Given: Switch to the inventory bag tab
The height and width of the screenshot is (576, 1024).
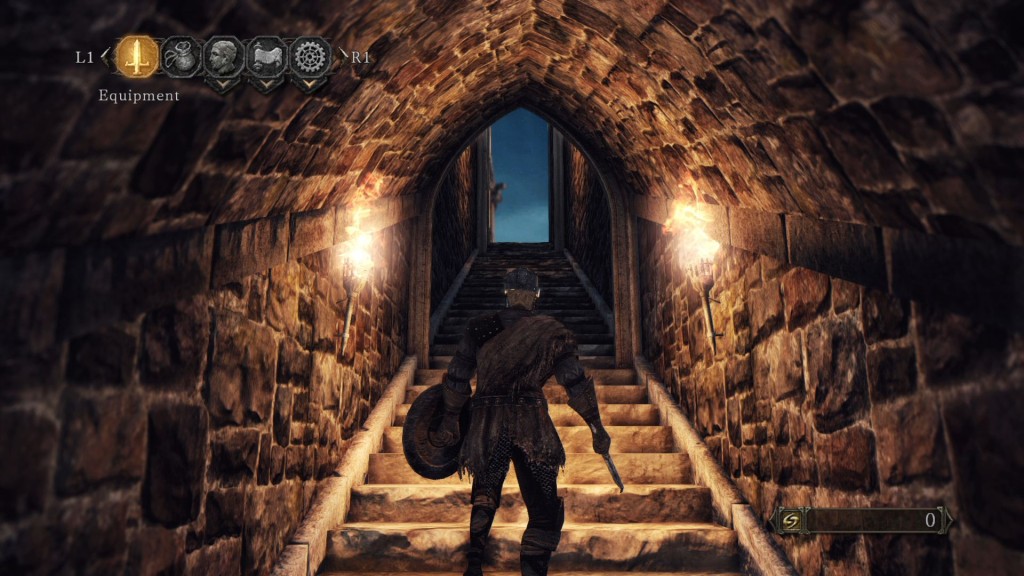Looking at the screenshot, I should point(181,57).
